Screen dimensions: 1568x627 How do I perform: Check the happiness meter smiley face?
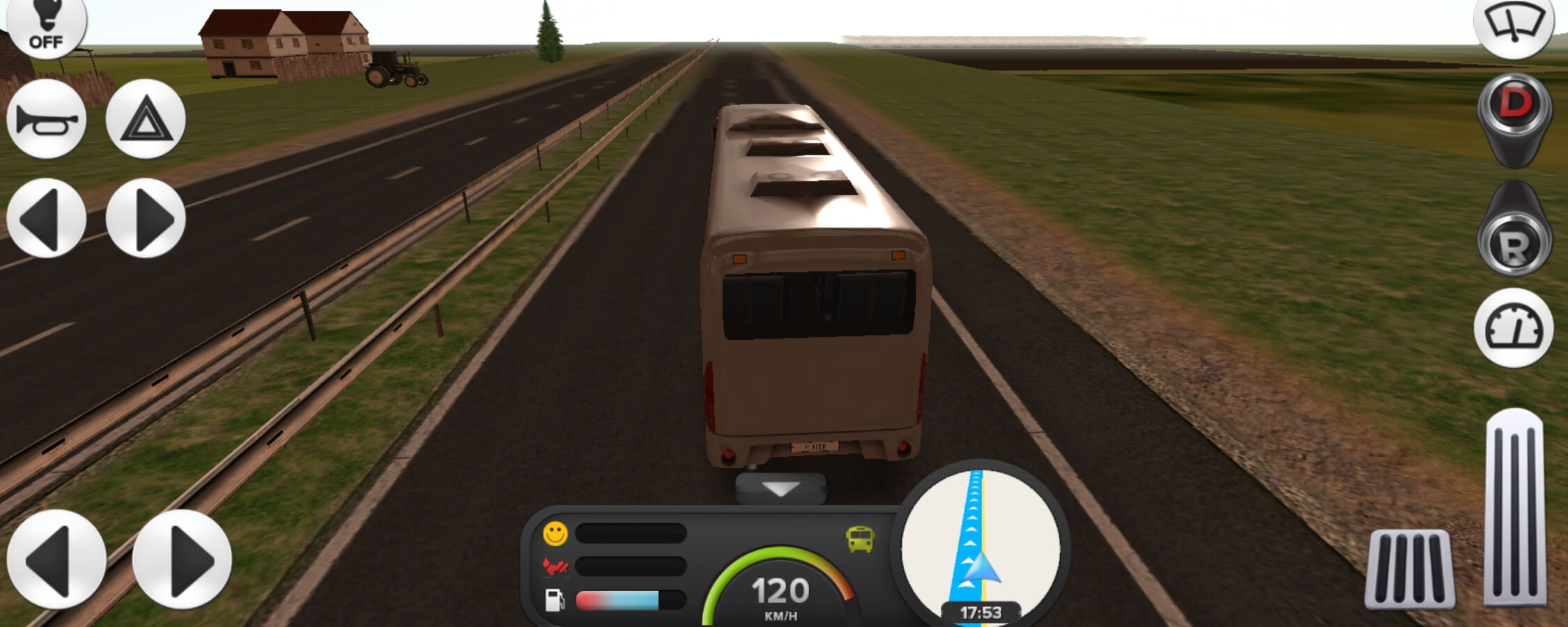tap(554, 533)
